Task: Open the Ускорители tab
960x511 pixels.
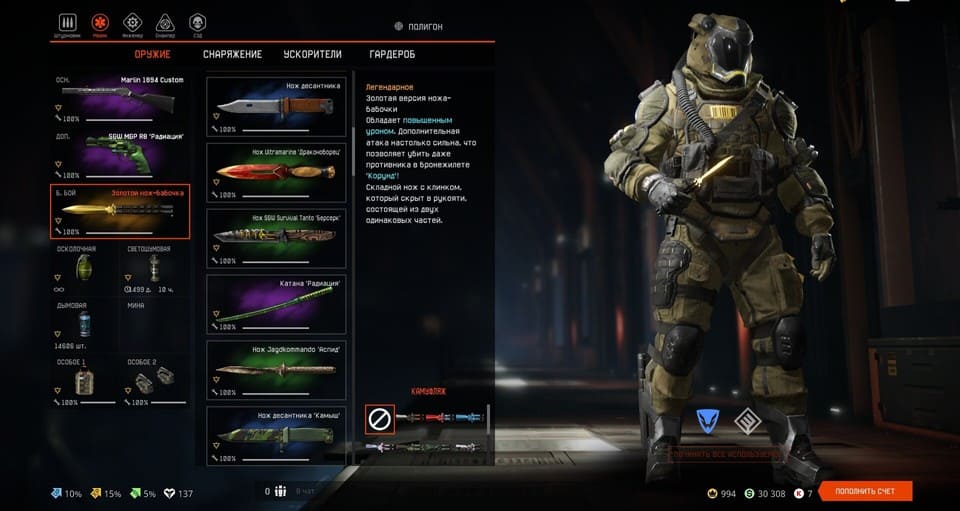Action: coord(313,54)
